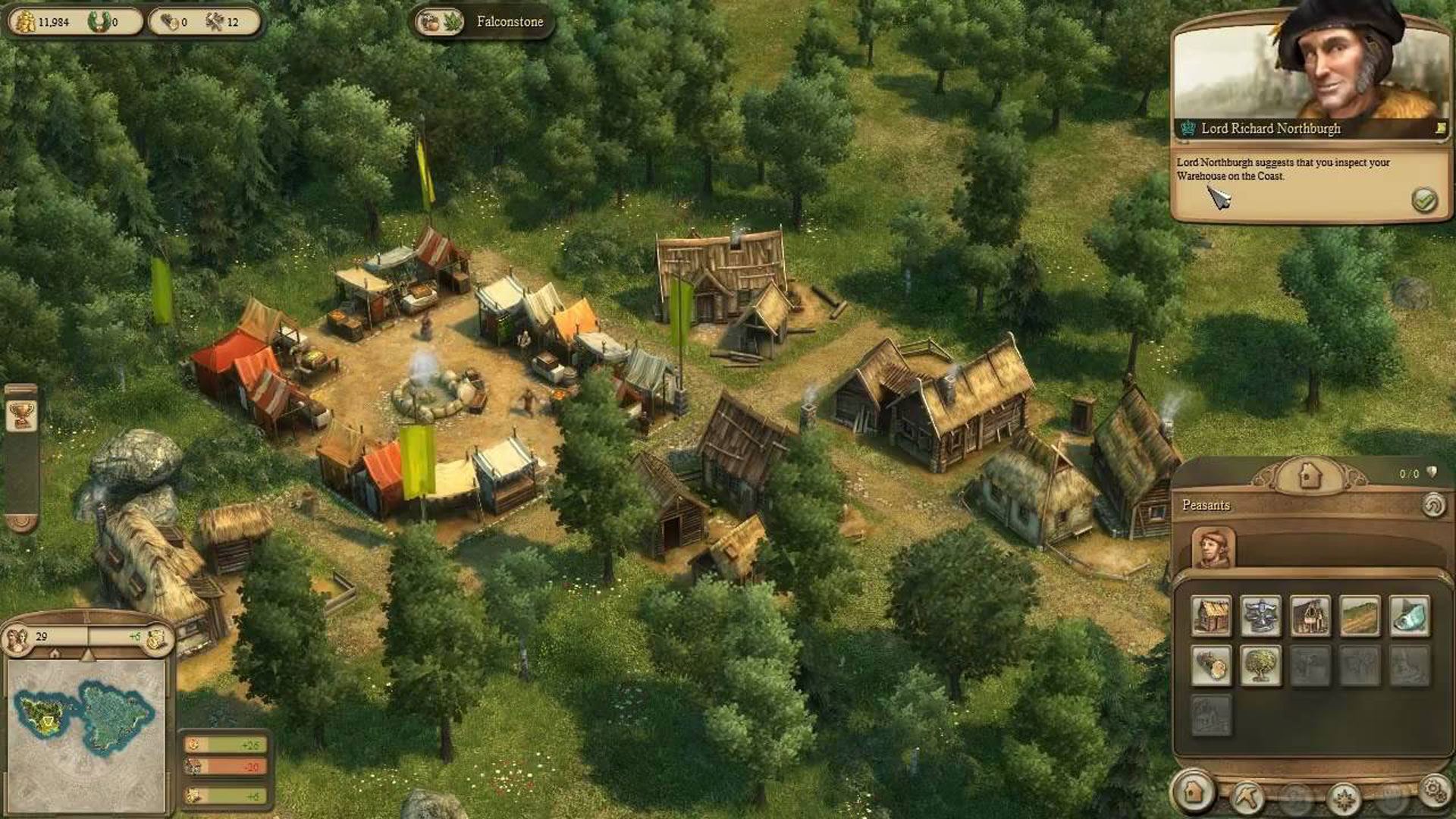Pick the dirt road construction icon
This screenshot has width=1456, height=819.
pos(1359,615)
